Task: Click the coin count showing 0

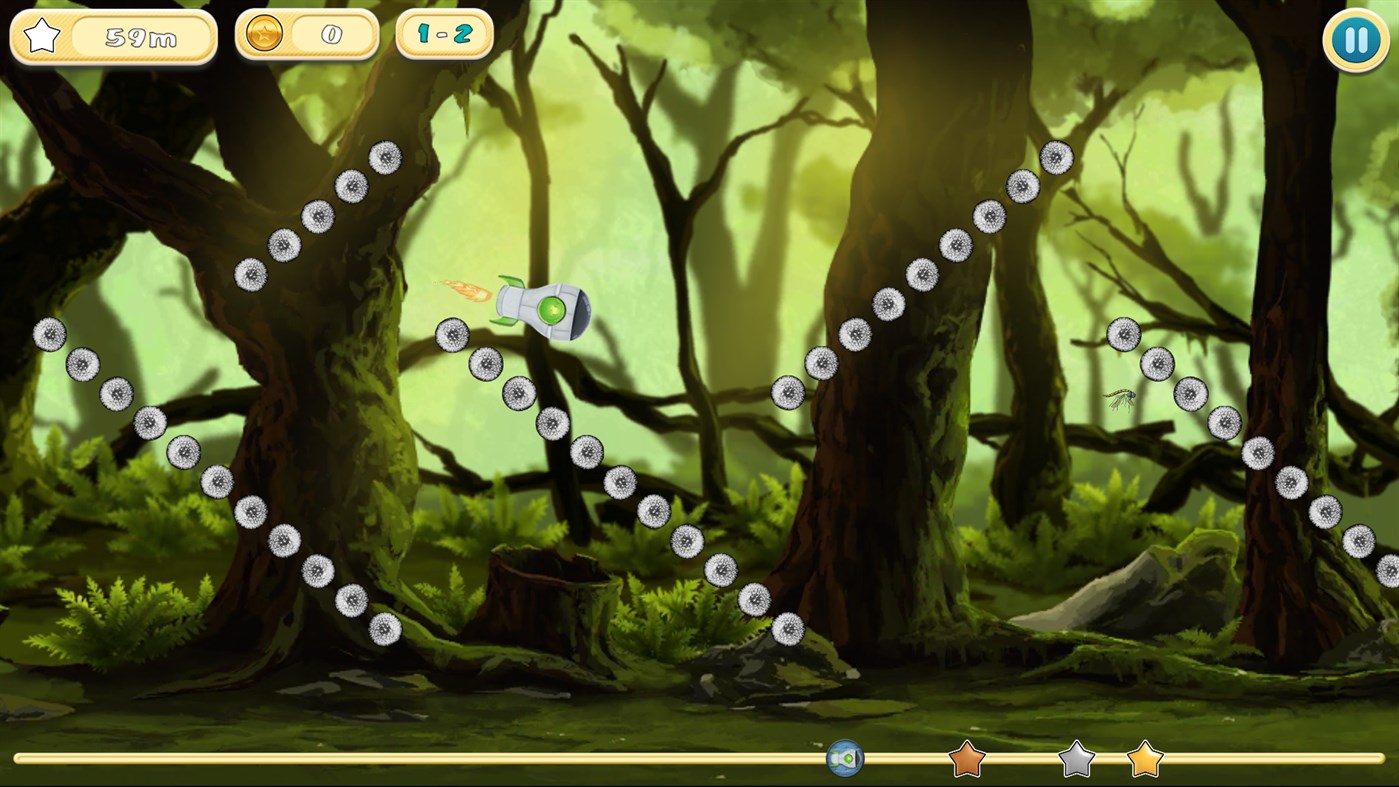Action: pyautogui.click(x=330, y=33)
